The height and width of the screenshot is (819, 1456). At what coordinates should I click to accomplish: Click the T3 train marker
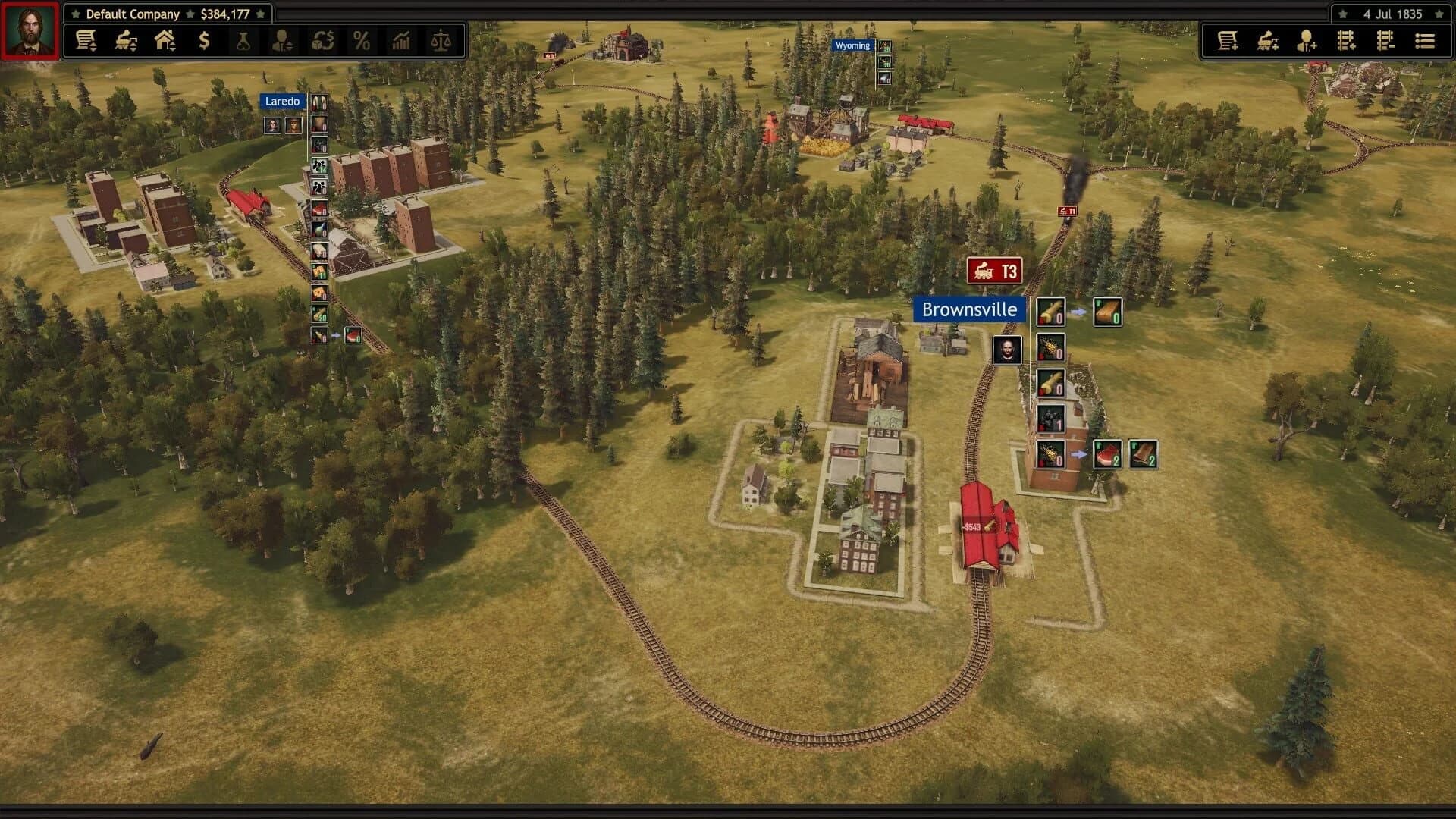coord(994,271)
